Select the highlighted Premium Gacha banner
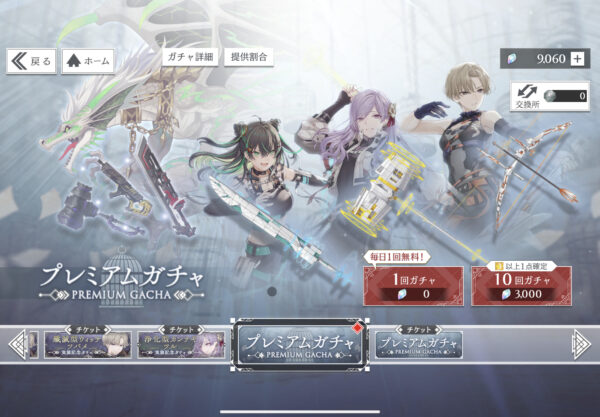The height and width of the screenshot is (417, 600). [x=299, y=346]
